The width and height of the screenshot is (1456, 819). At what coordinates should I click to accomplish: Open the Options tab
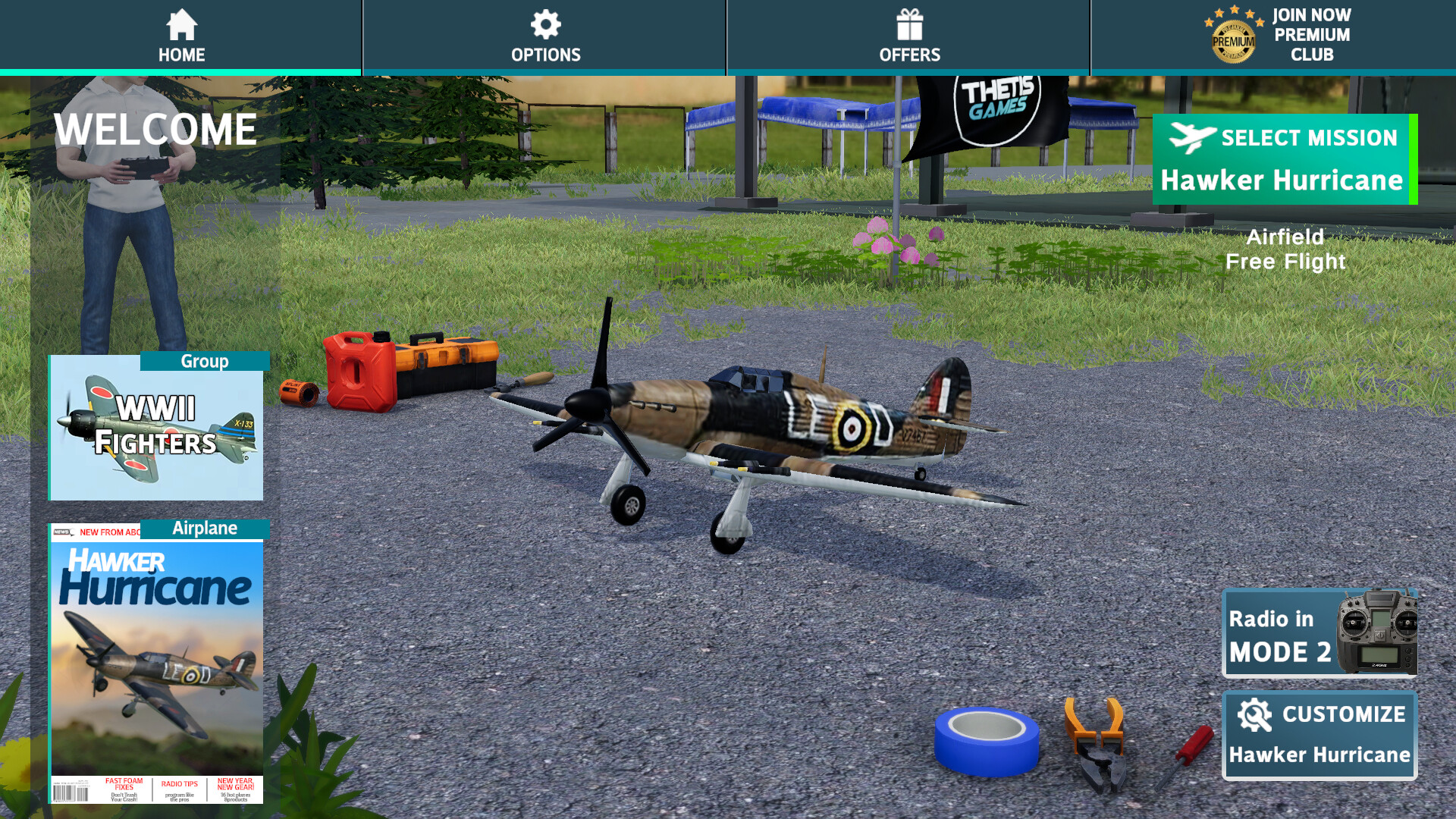tap(545, 36)
